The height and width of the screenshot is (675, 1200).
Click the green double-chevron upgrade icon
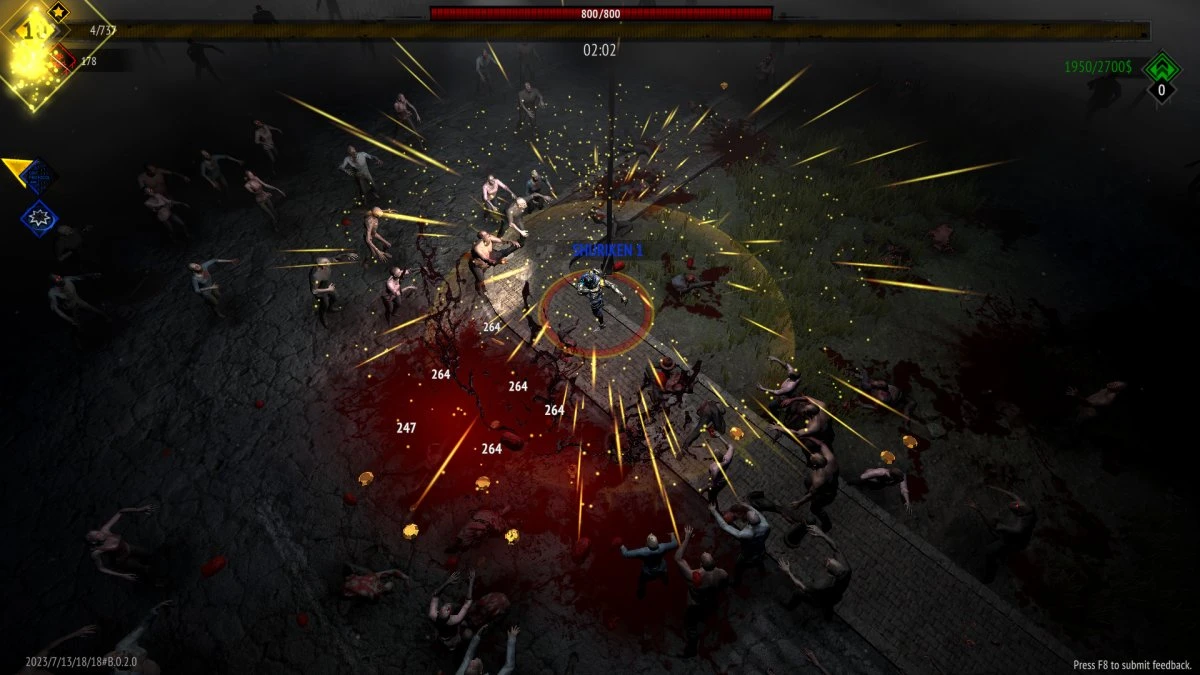point(1161,68)
